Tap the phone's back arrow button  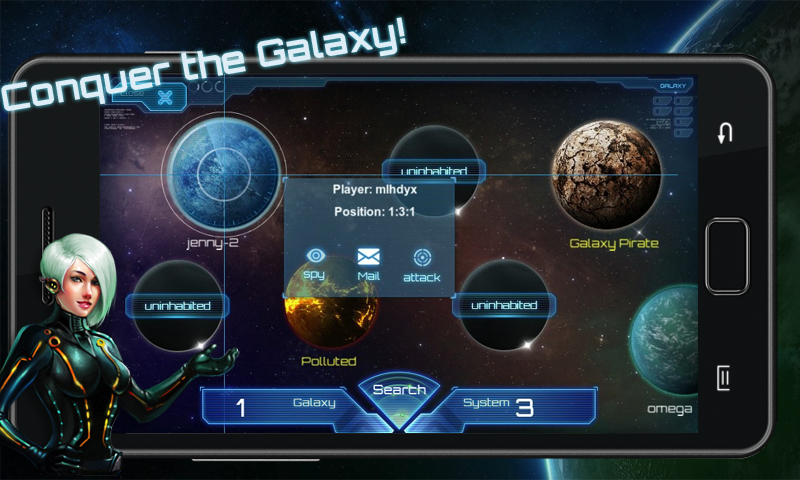pos(726,133)
